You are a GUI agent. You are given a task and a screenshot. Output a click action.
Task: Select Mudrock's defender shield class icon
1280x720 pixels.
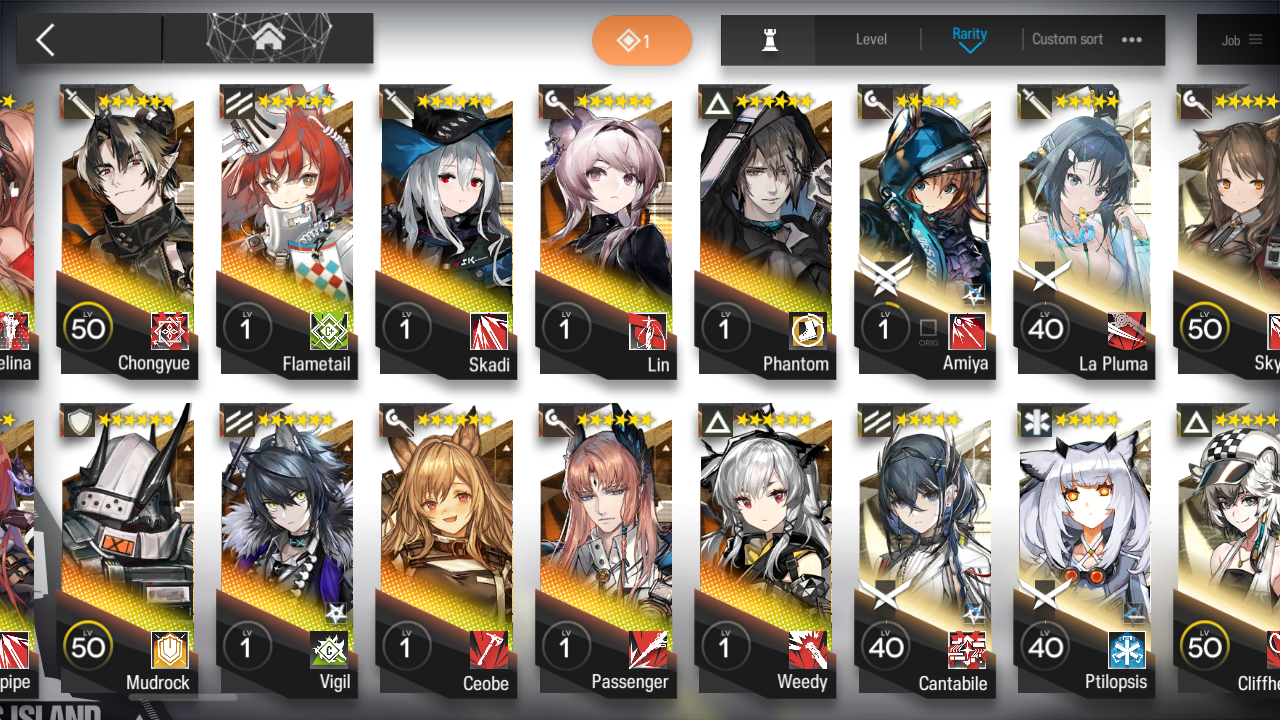pyautogui.click(x=78, y=421)
